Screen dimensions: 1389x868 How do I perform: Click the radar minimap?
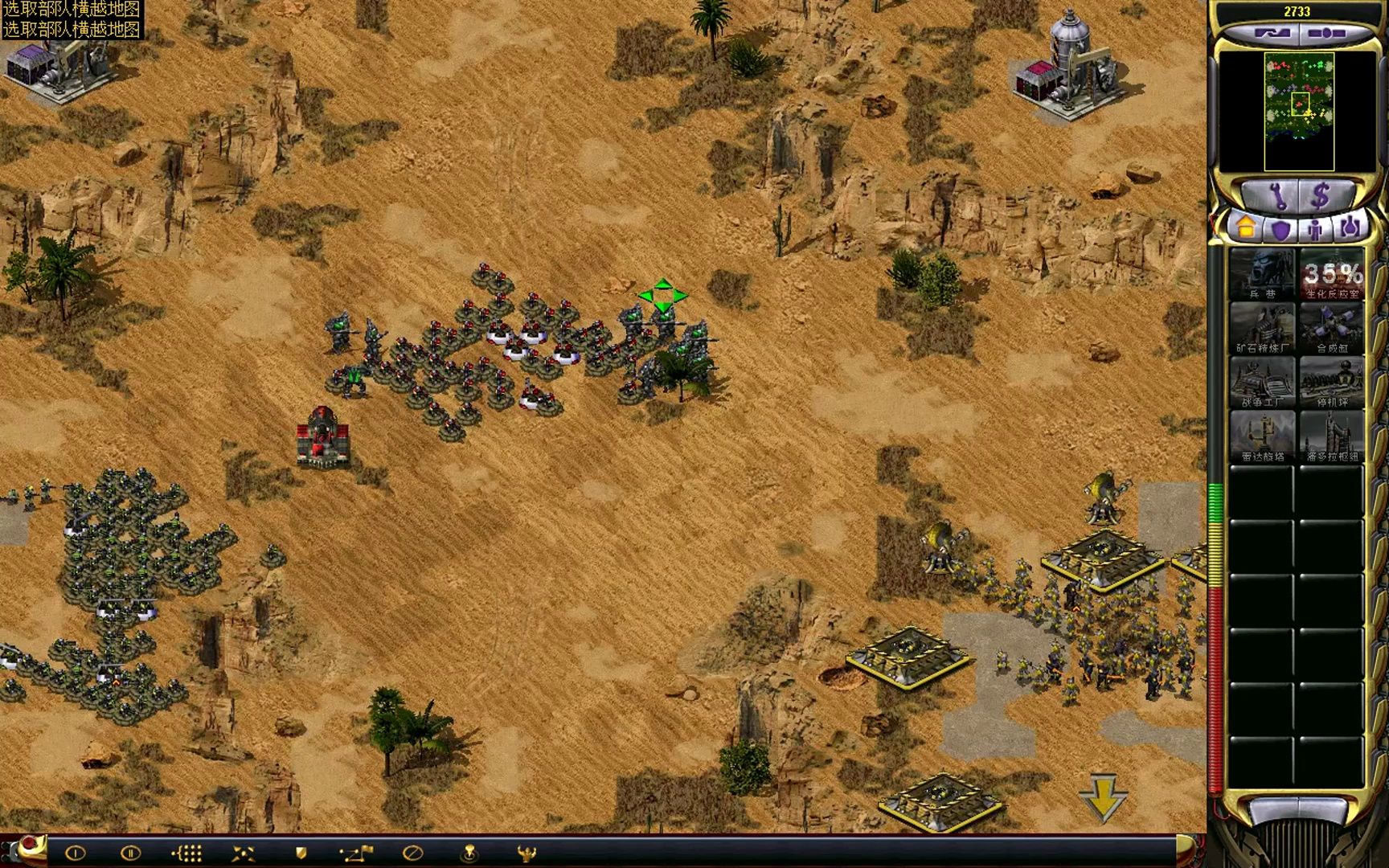click(x=1299, y=111)
